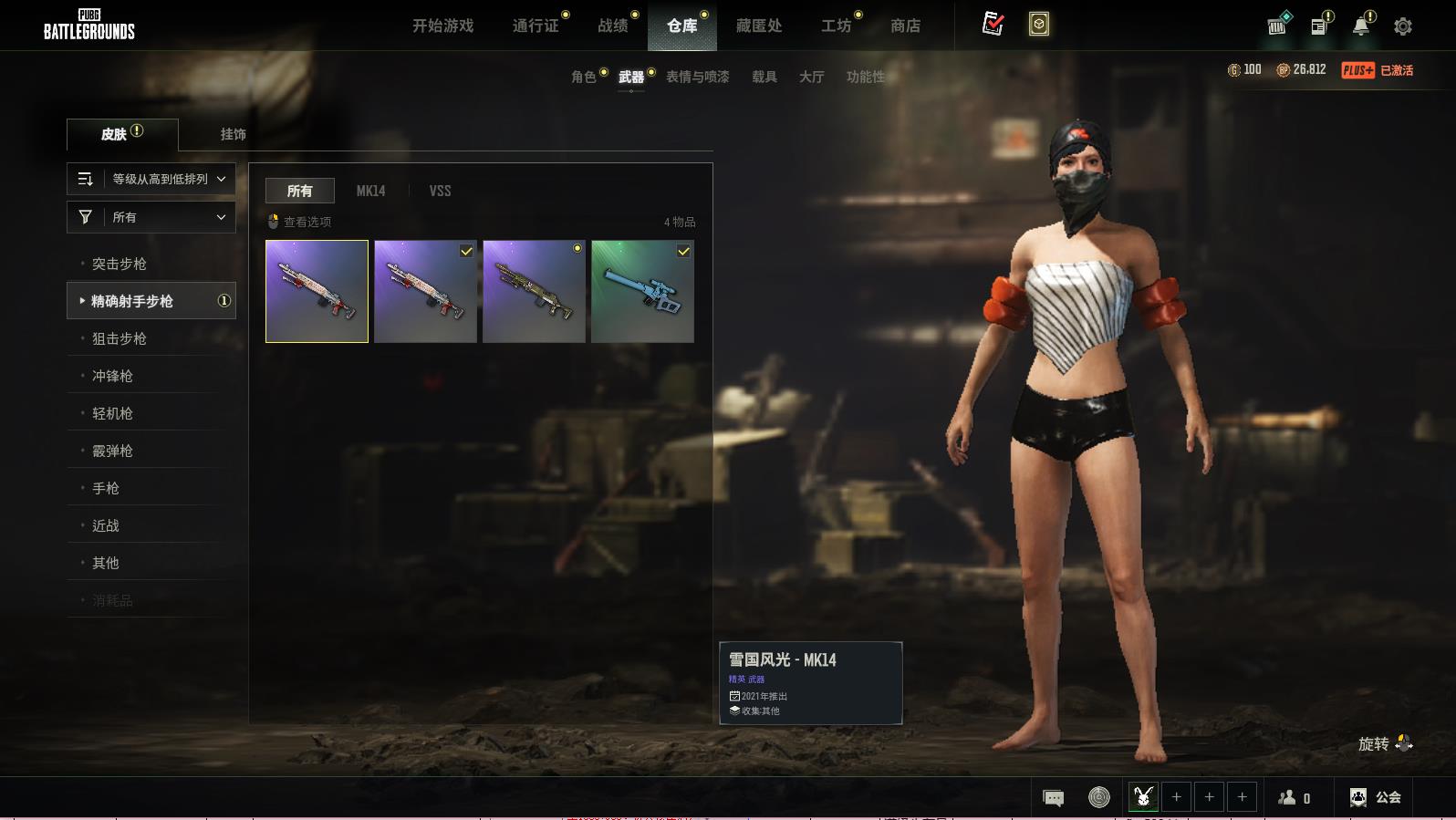The height and width of the screenshot is (820, 1456).
Task: Go to the 通行证 pass page
Action: pos(536,26)
